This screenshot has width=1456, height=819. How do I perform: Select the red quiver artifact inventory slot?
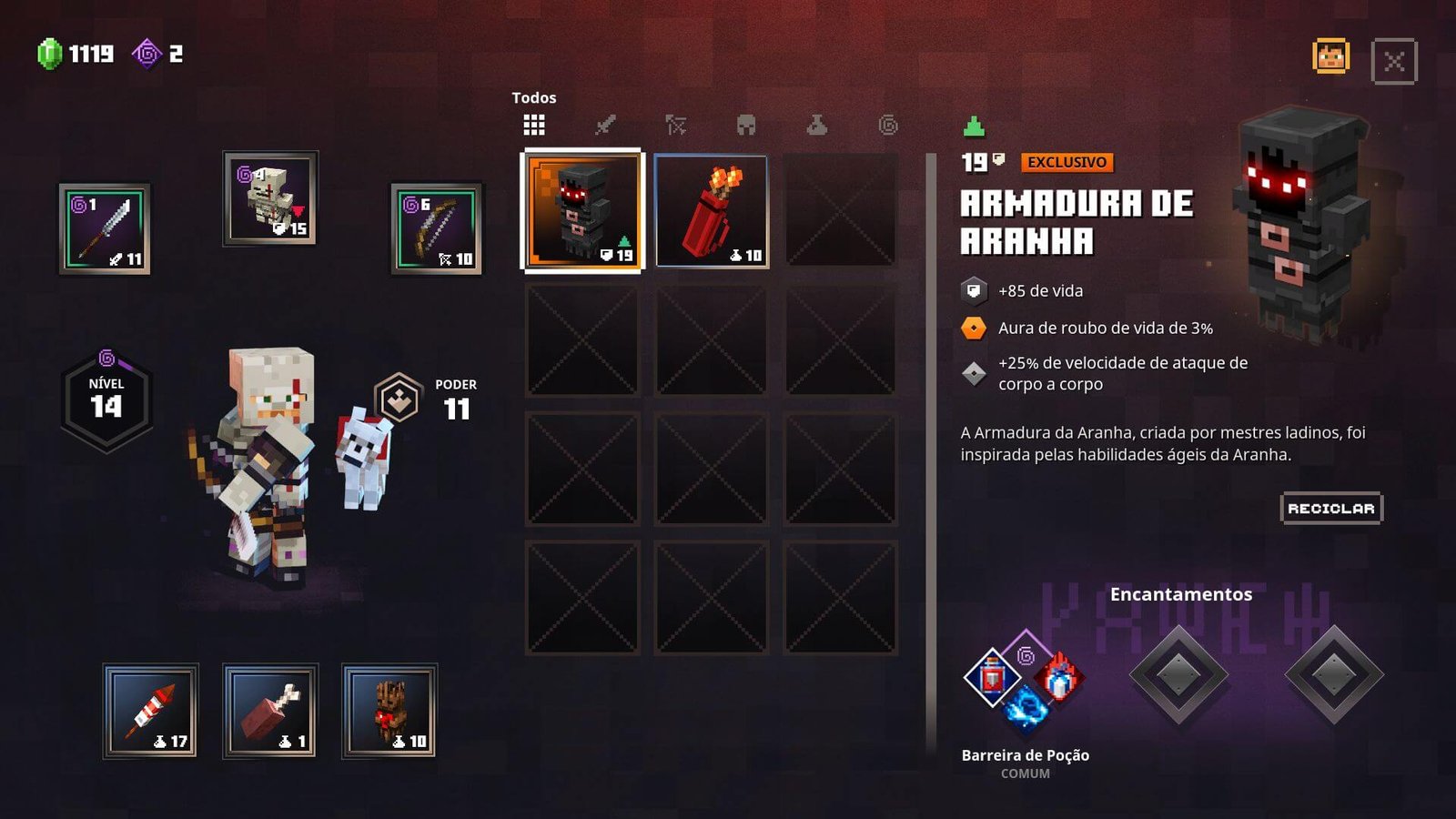click(x=712, y=211)
